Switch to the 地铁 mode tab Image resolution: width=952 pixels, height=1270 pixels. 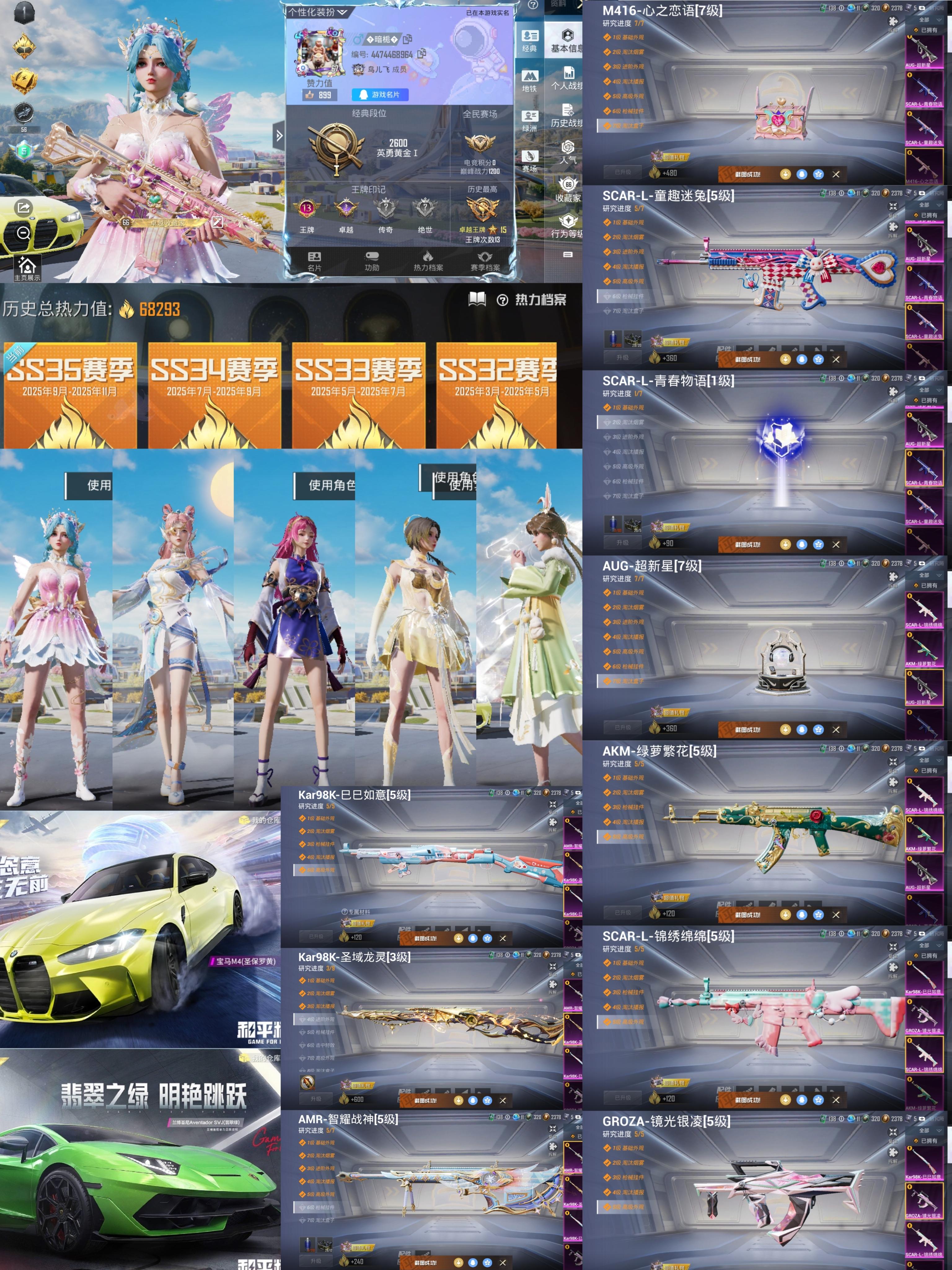click(529, 81)
